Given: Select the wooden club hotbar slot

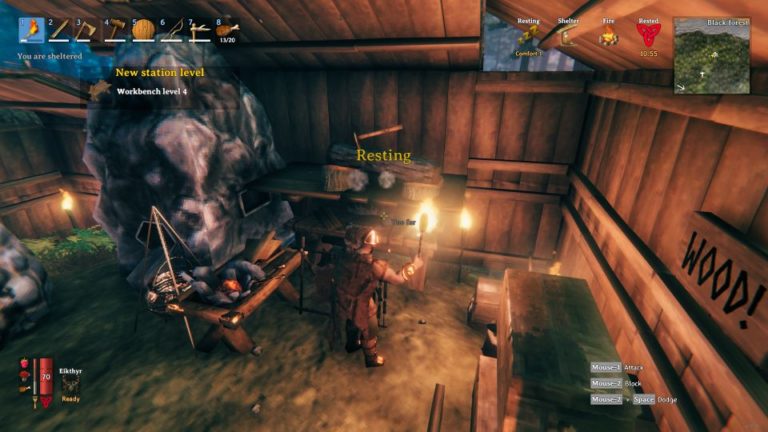Looking at the screenshot, I should tap(60, 30).
